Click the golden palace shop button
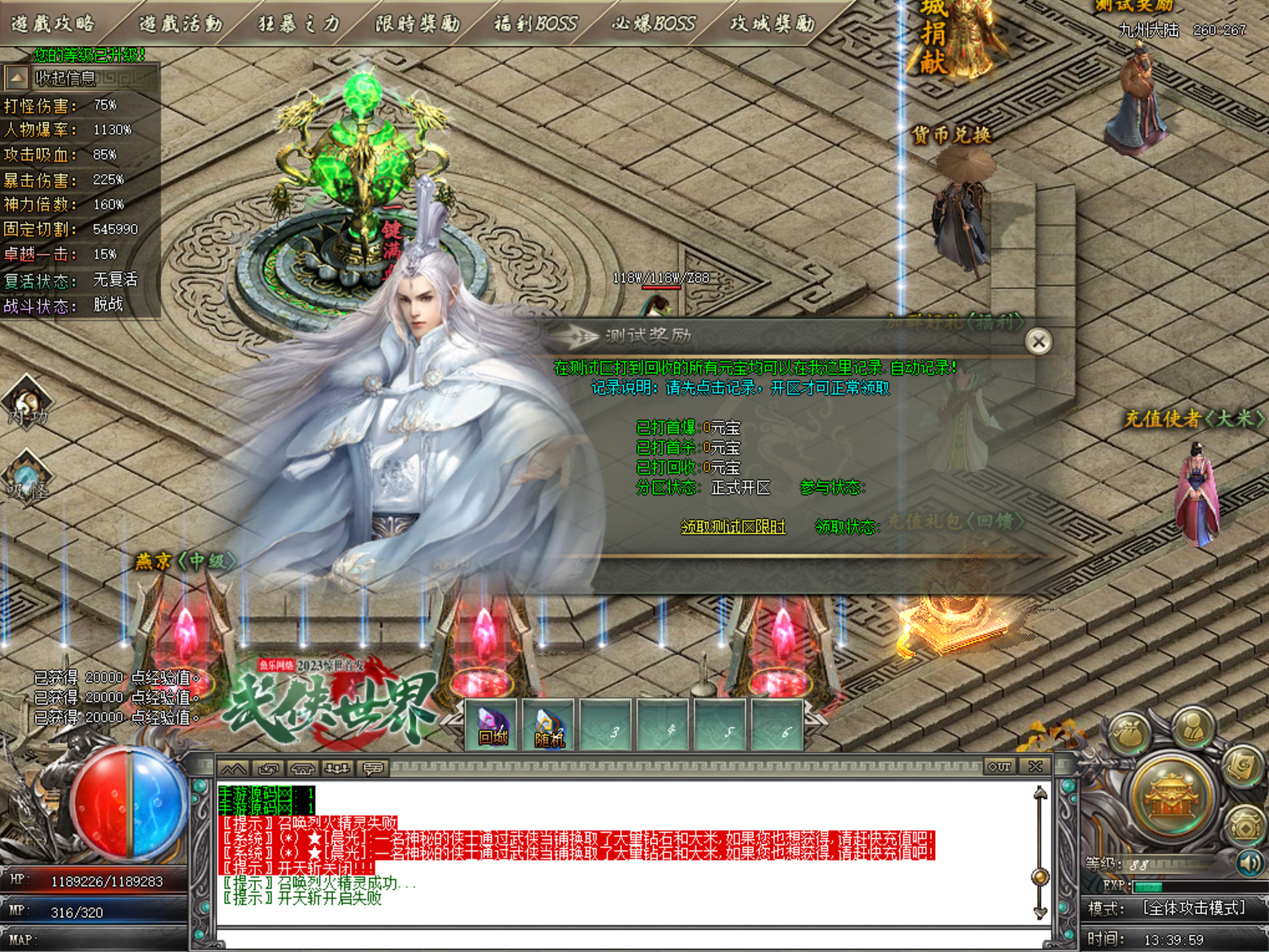The height and width of the screenshot is (952, 1269). 1172,797
